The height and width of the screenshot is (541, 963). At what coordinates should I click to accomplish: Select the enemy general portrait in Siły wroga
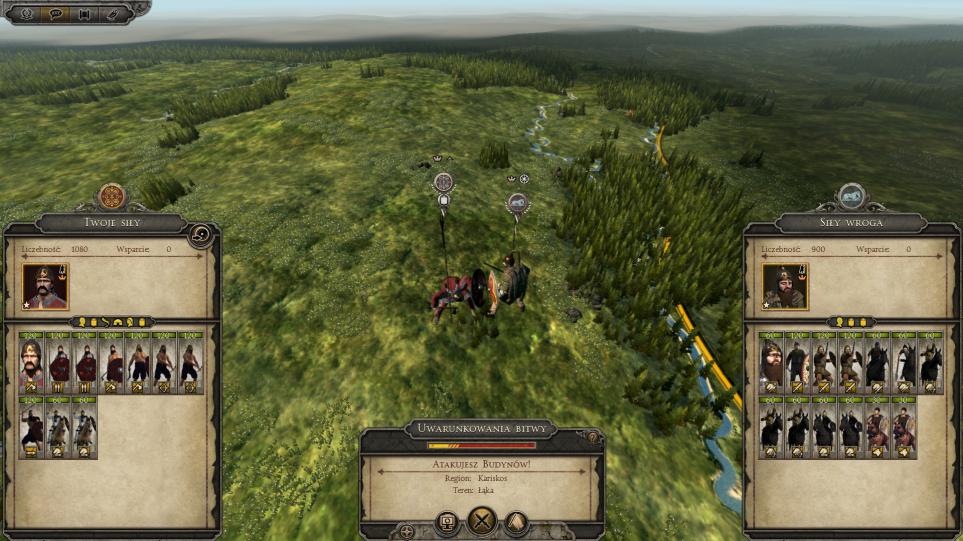pyautogui.click(x=785, y=286)
